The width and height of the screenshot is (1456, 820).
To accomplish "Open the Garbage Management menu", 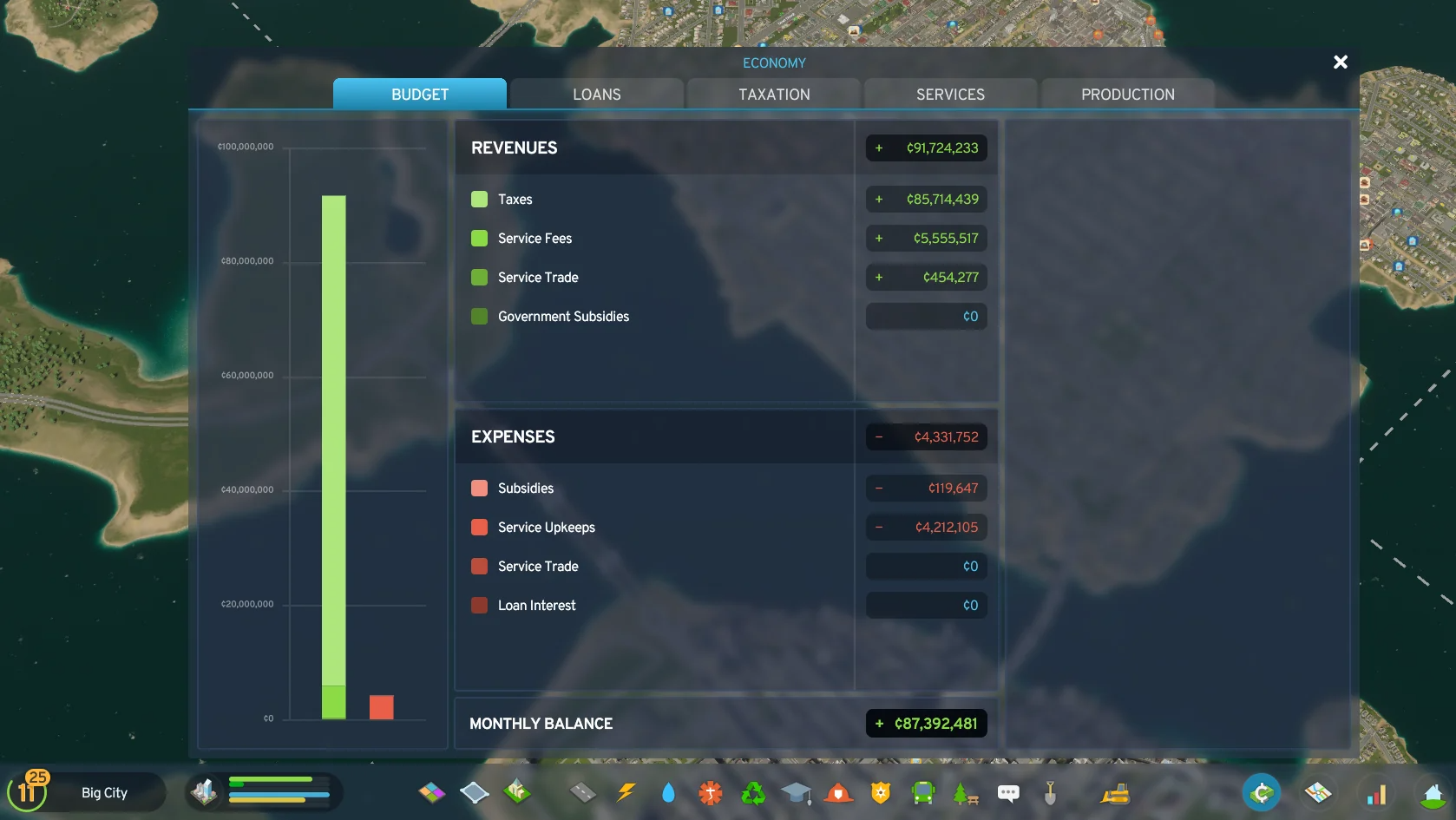I will click(x=753, y=792).
